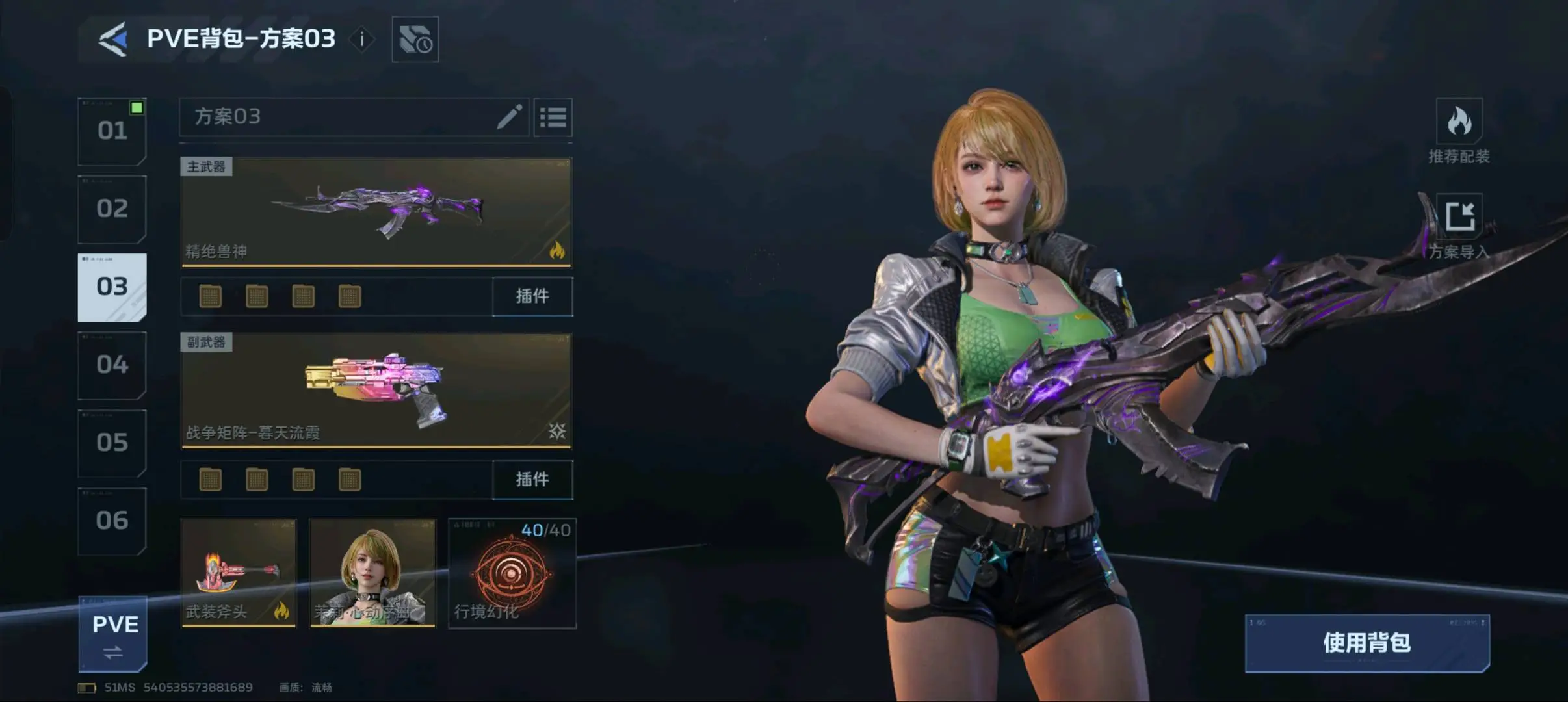Open the loadout list view button
Screen dimensions: 1568x702
[553, 118]
